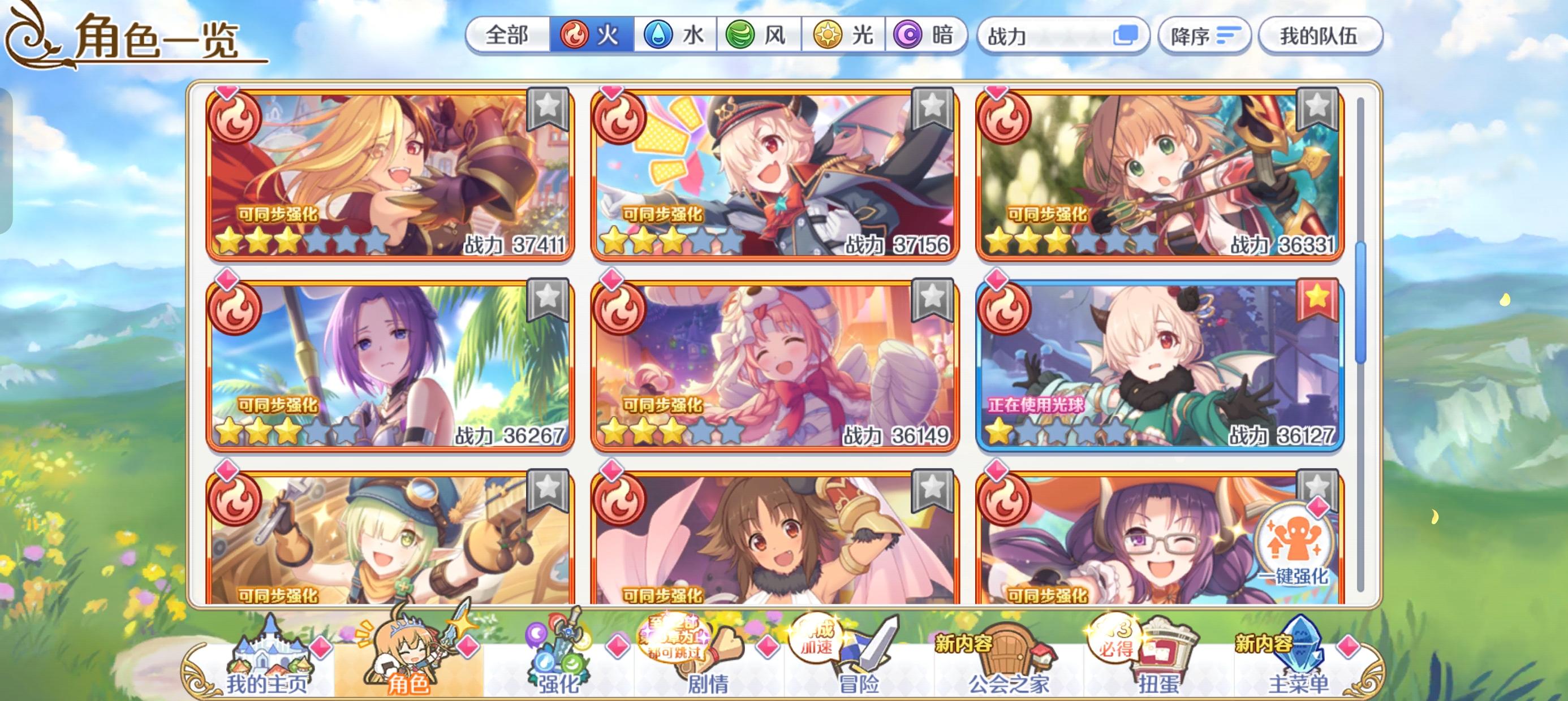Select the 火 fire element filter
Viewport: 1568px width, 701px height.
click(x=592, y=37)
